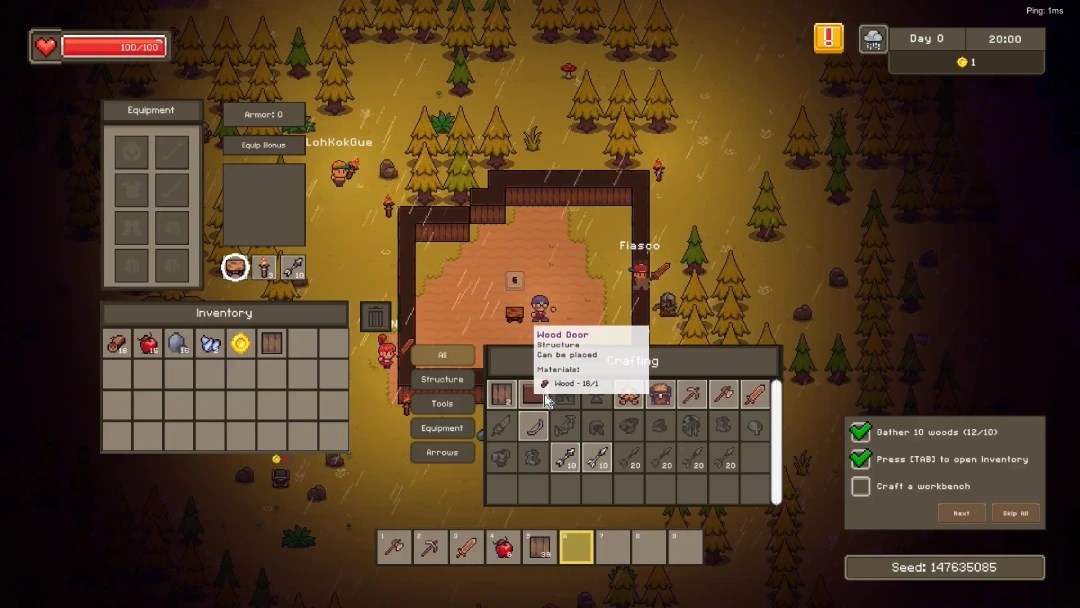1080x608 pixels.
Task: Craft the wooden sword recipe
Action: pyautogui.click(x=755, y=395)
